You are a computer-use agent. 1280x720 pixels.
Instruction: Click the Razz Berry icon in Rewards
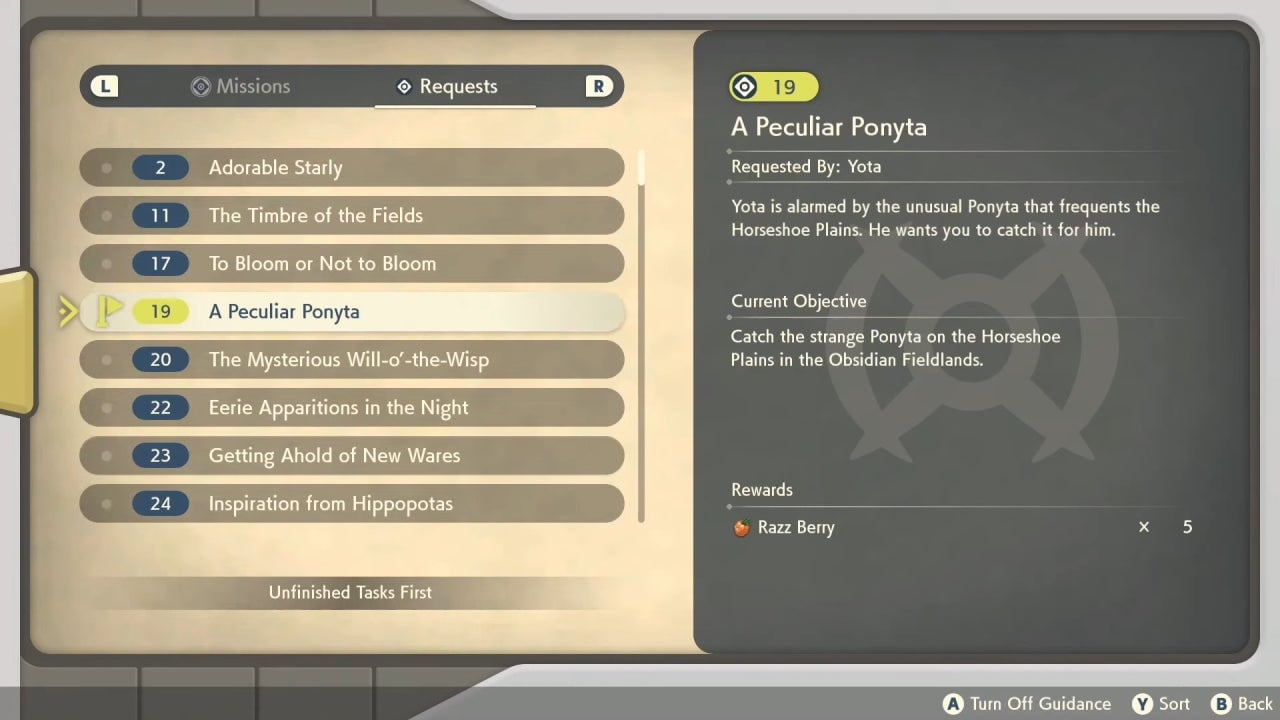point(739,527)
